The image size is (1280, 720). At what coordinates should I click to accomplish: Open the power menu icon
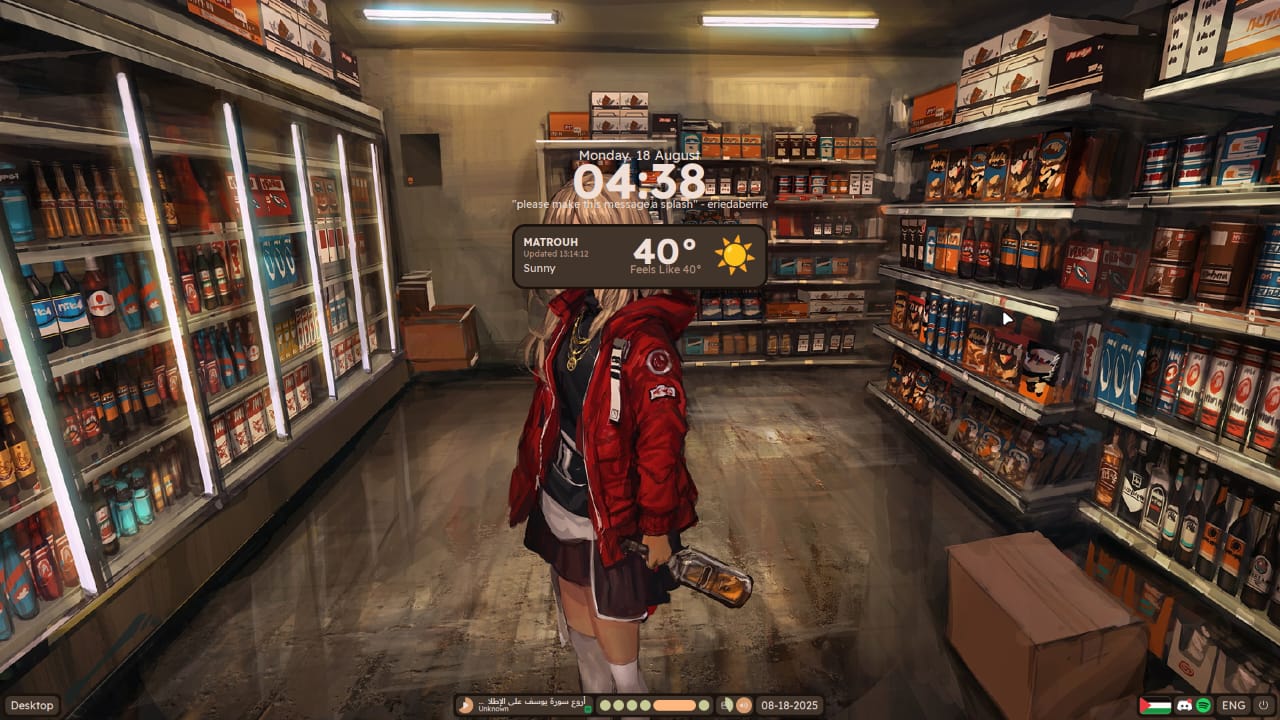[1264, 705]
